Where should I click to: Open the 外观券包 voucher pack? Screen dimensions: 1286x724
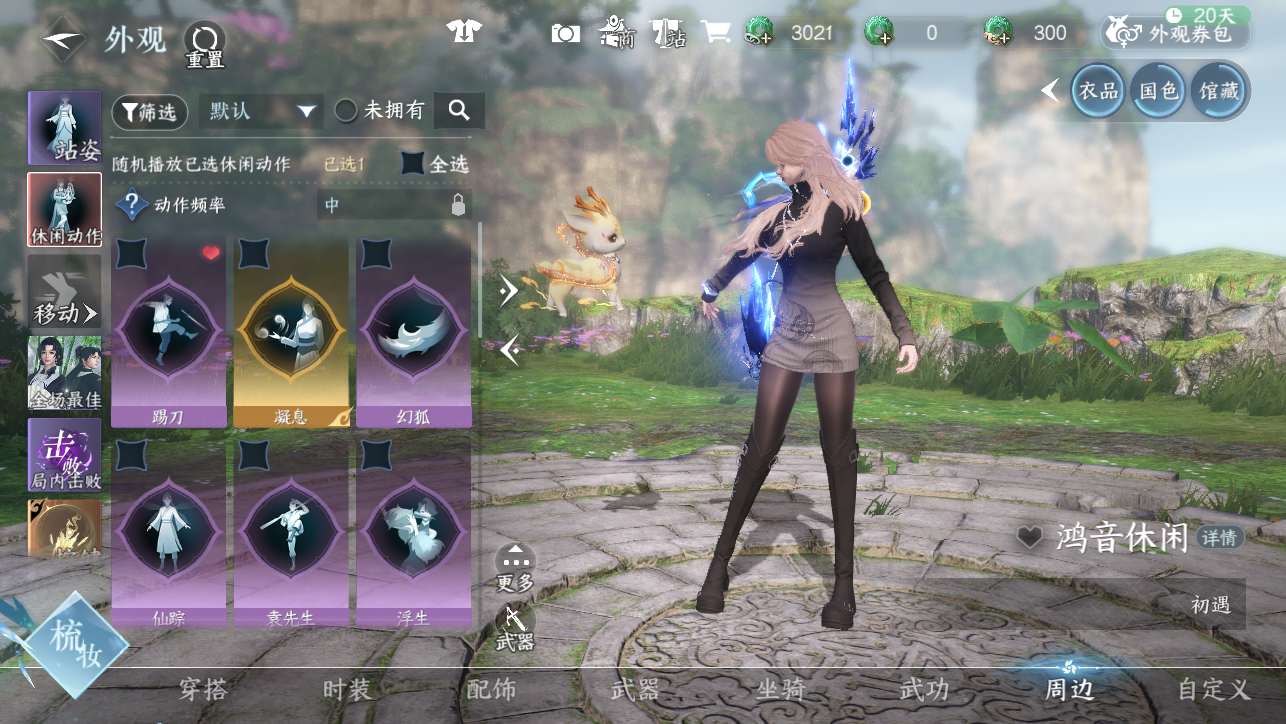[1176, 34]
